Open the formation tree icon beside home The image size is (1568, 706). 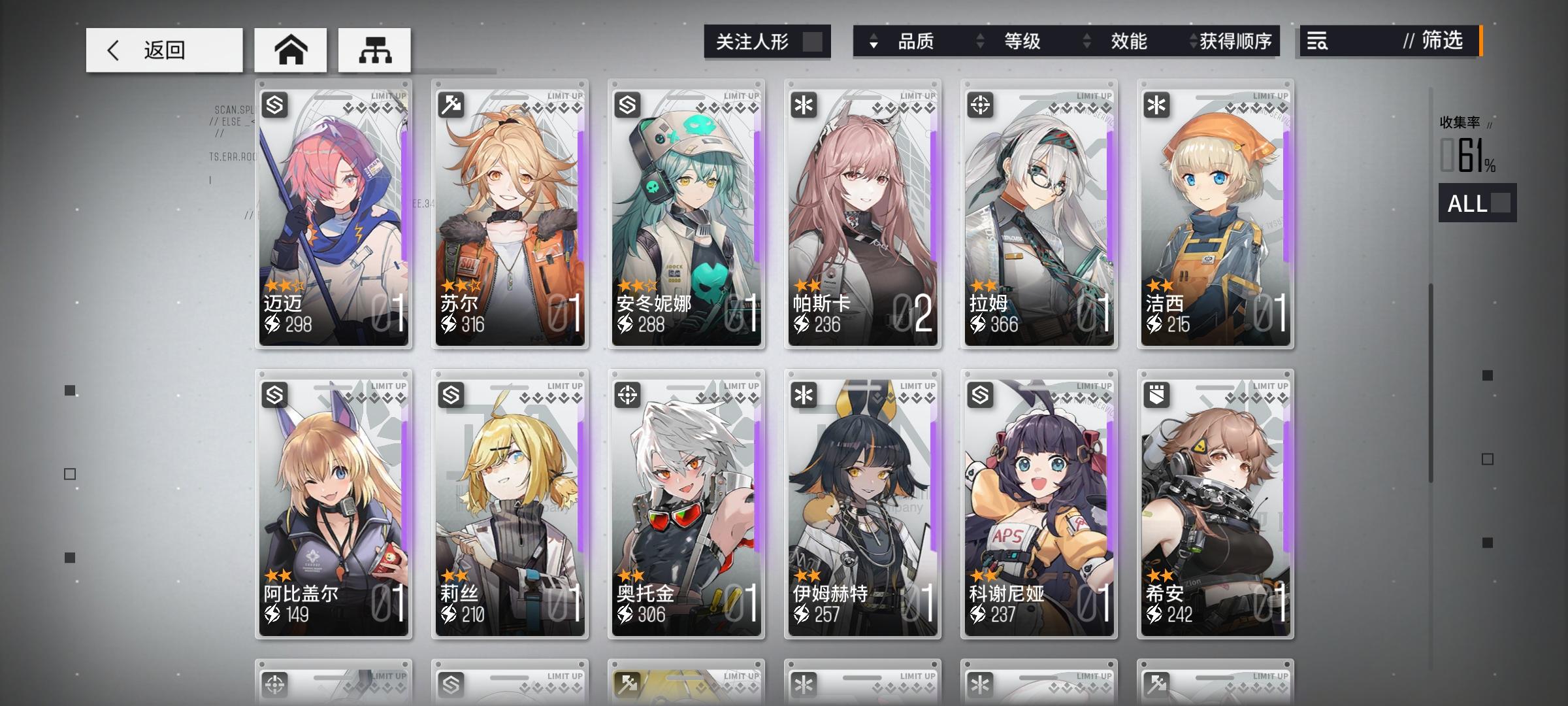point(374,49)
